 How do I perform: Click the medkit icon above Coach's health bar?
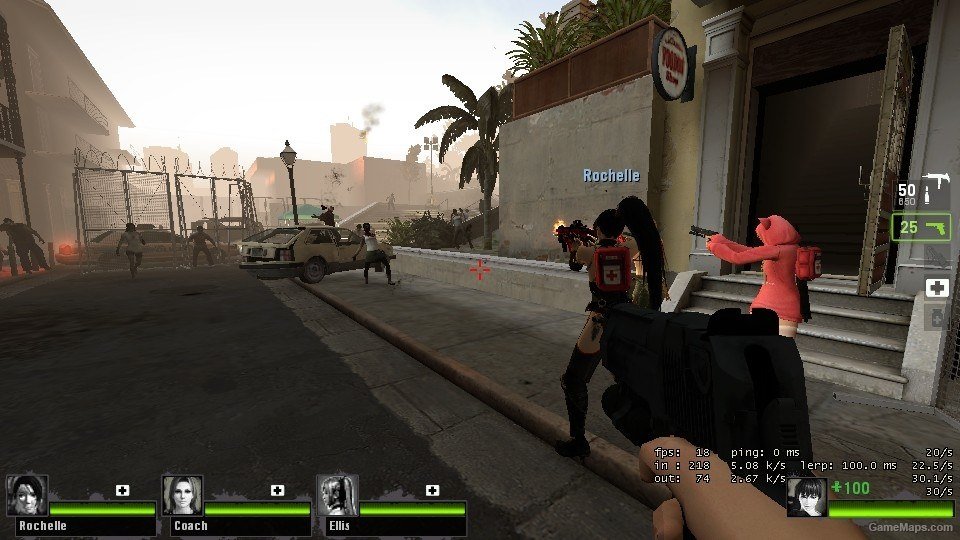277,490
